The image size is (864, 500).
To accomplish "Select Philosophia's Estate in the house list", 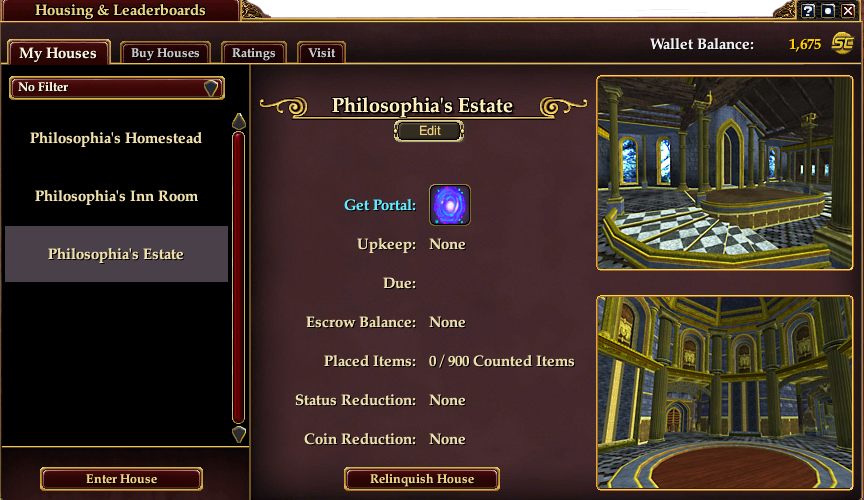I will click(116, 254).
